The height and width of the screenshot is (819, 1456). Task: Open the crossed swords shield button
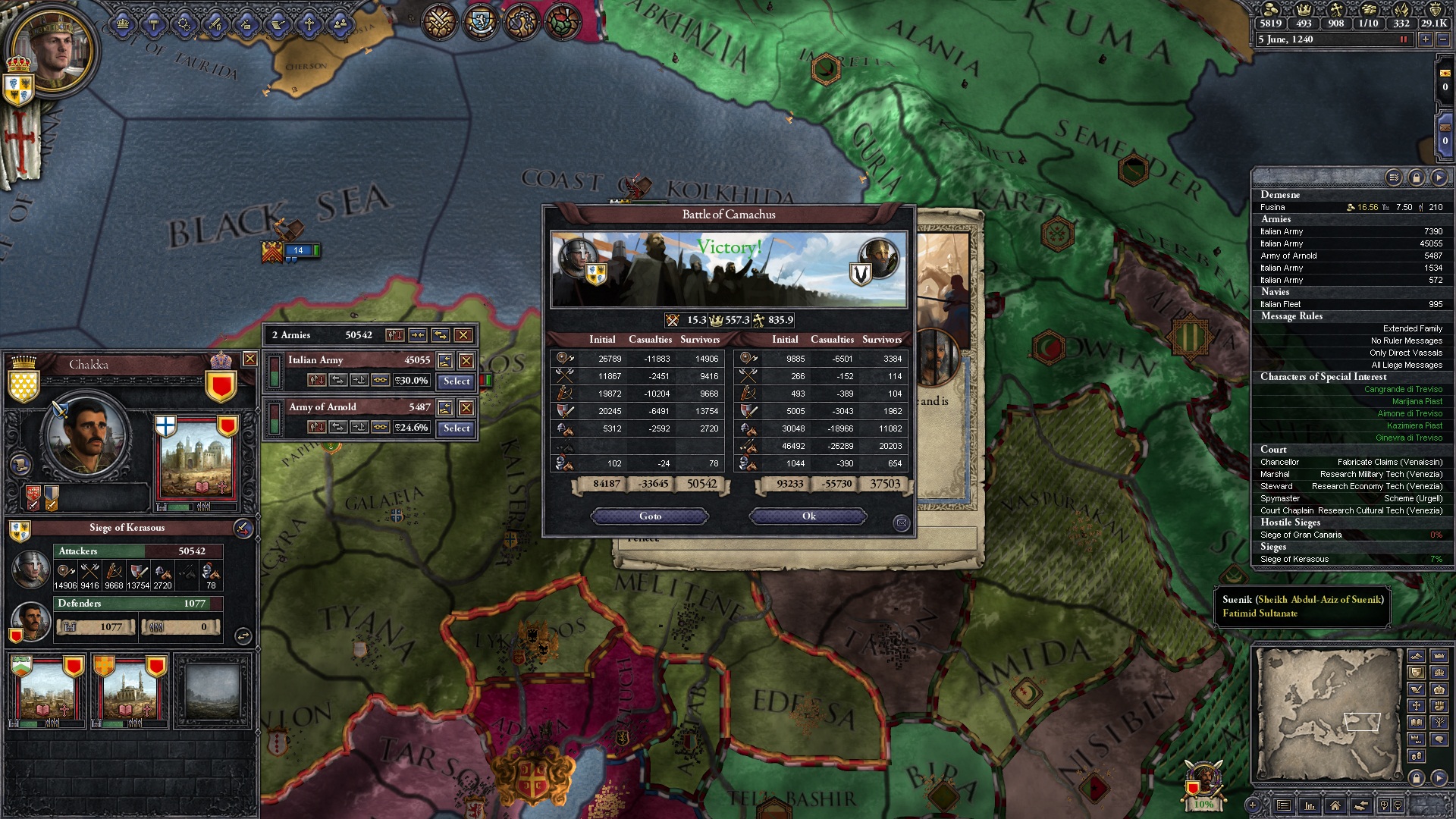[438, 23]
